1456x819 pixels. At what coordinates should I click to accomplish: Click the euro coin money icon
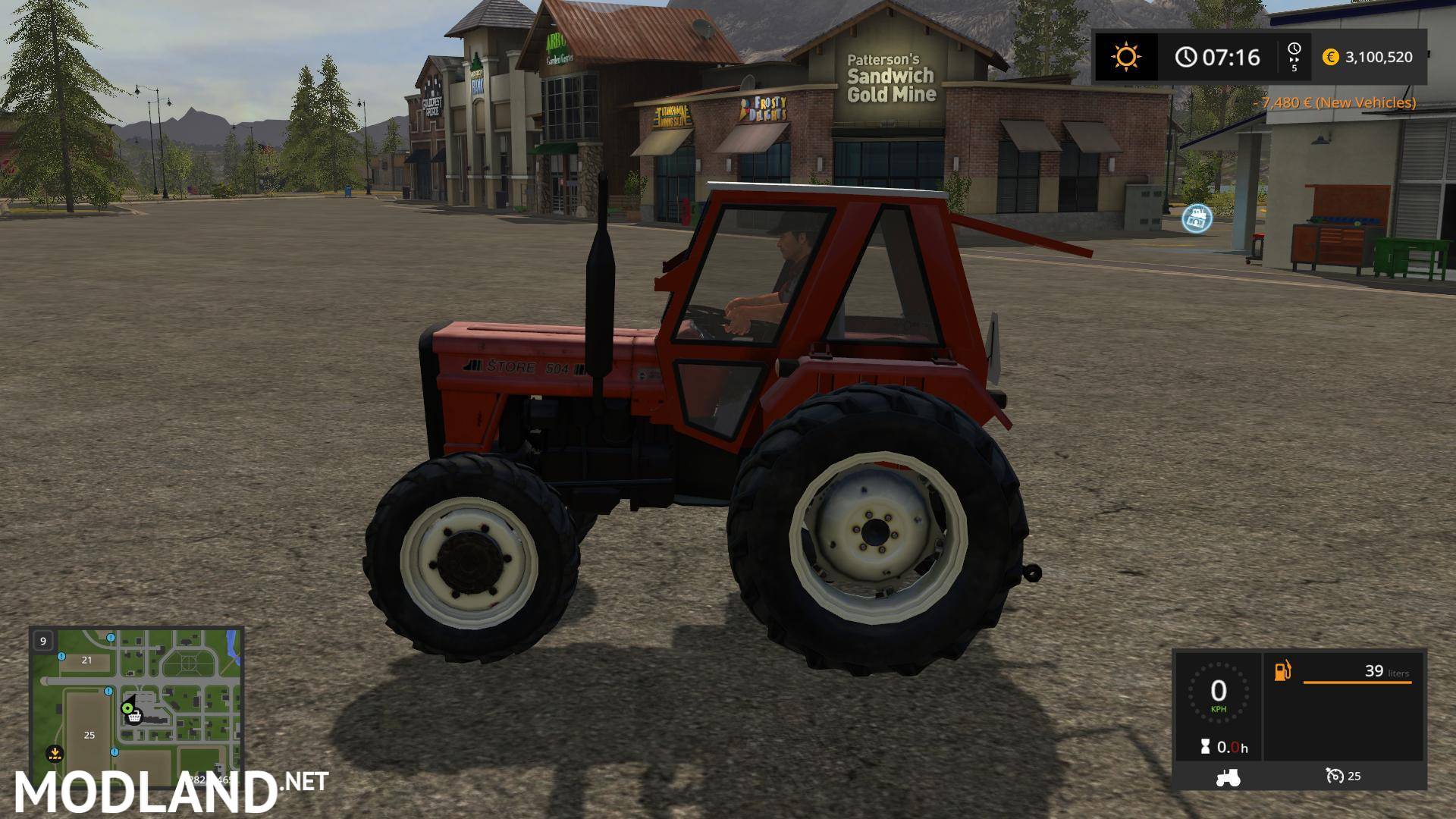click(1329, 57)
